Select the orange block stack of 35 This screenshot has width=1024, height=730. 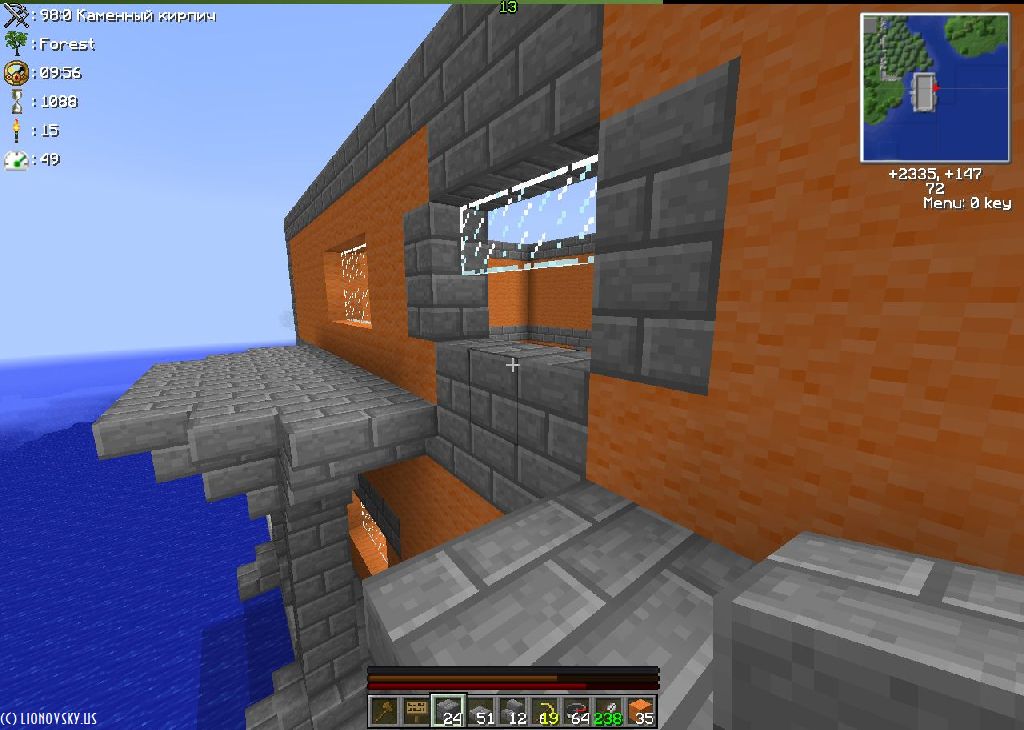pos(640,711)
